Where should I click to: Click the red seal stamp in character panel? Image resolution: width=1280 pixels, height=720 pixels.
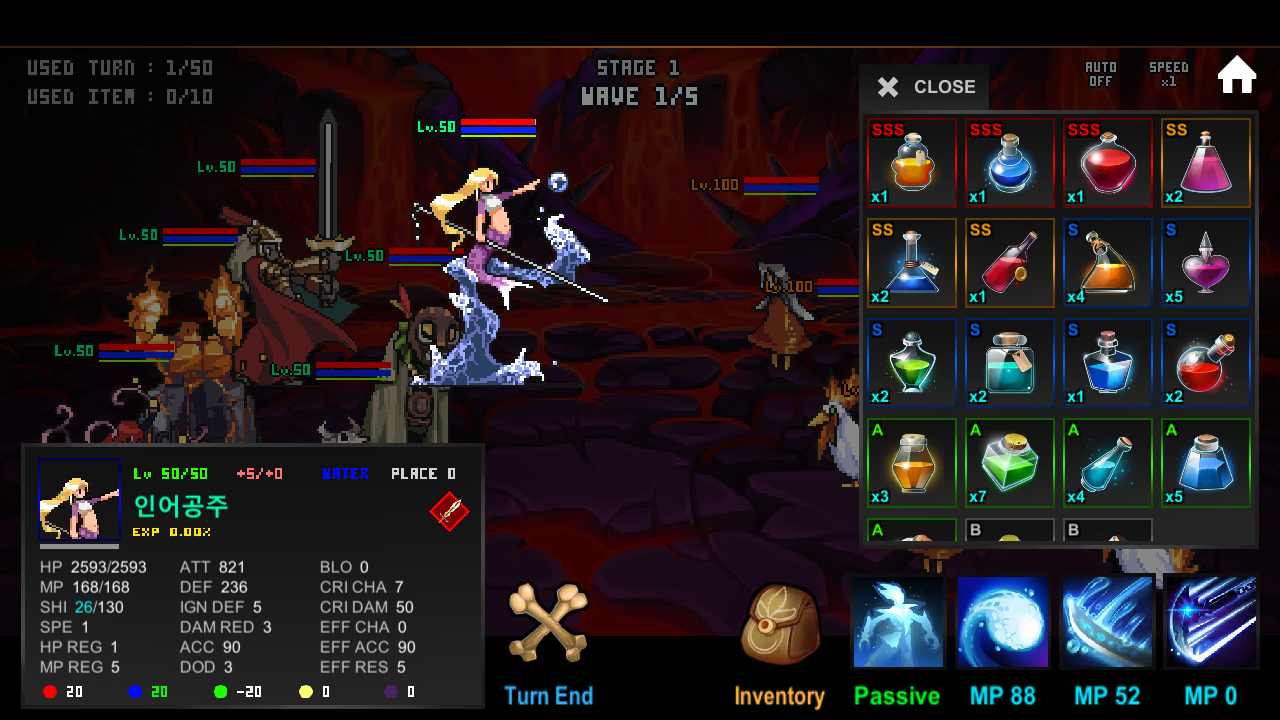click(x=448, y=512)
